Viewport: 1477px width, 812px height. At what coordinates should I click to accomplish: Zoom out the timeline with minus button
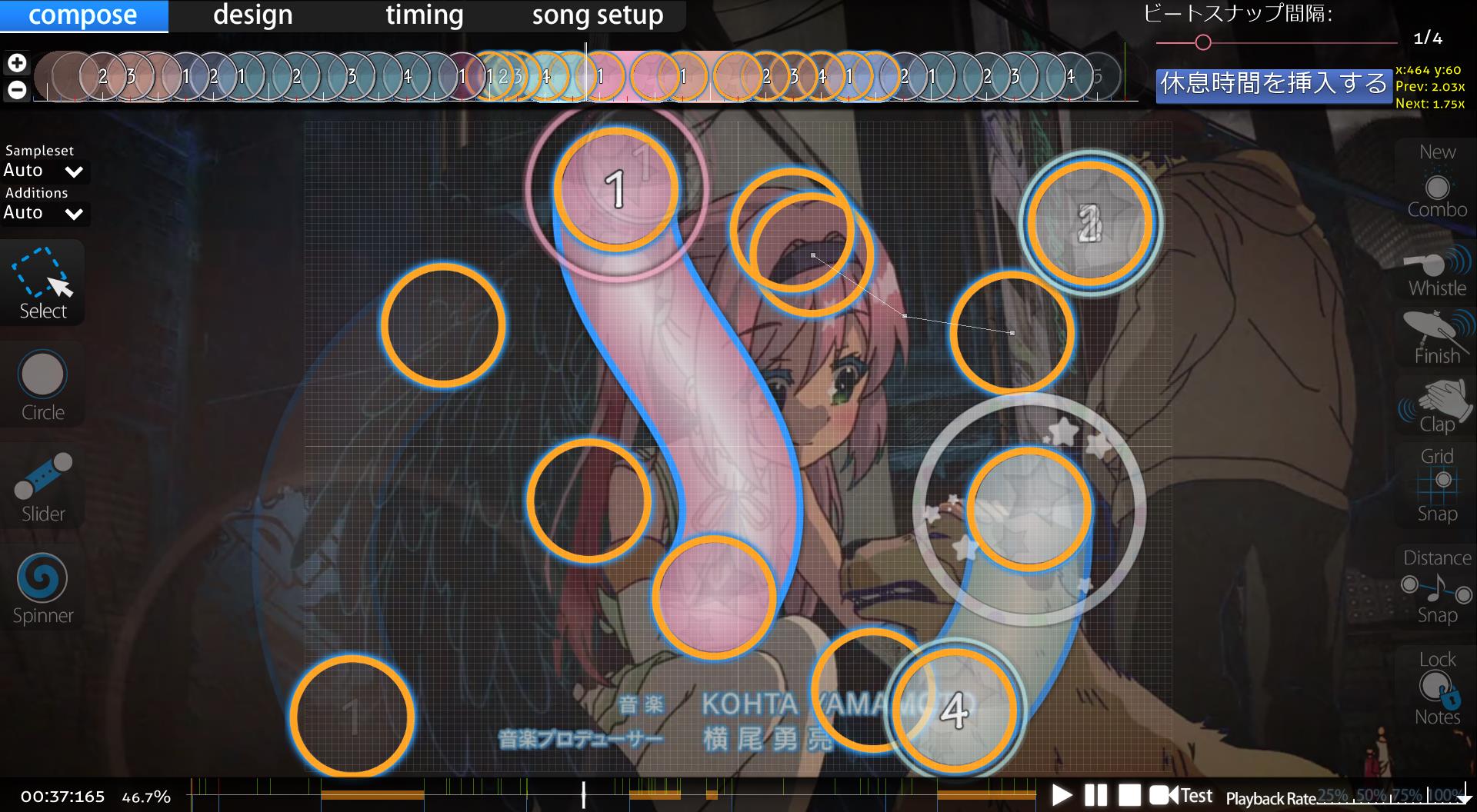pyautogui.click(x=17, y=90)
